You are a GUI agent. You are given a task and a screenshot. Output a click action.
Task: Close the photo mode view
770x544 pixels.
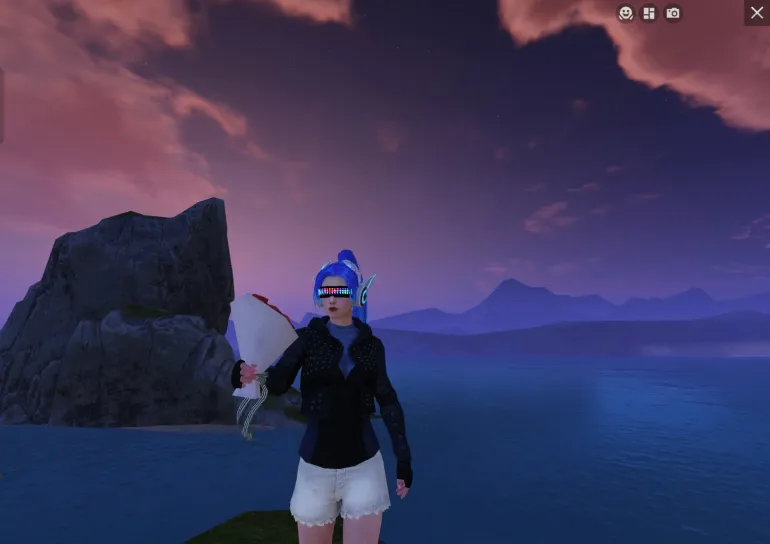757,13
